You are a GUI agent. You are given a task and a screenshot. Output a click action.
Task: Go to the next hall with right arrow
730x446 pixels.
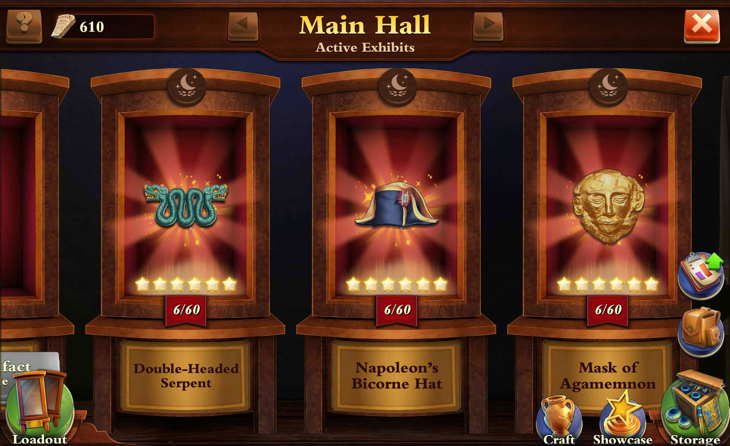pyautogui.click(x=487, y=25)
